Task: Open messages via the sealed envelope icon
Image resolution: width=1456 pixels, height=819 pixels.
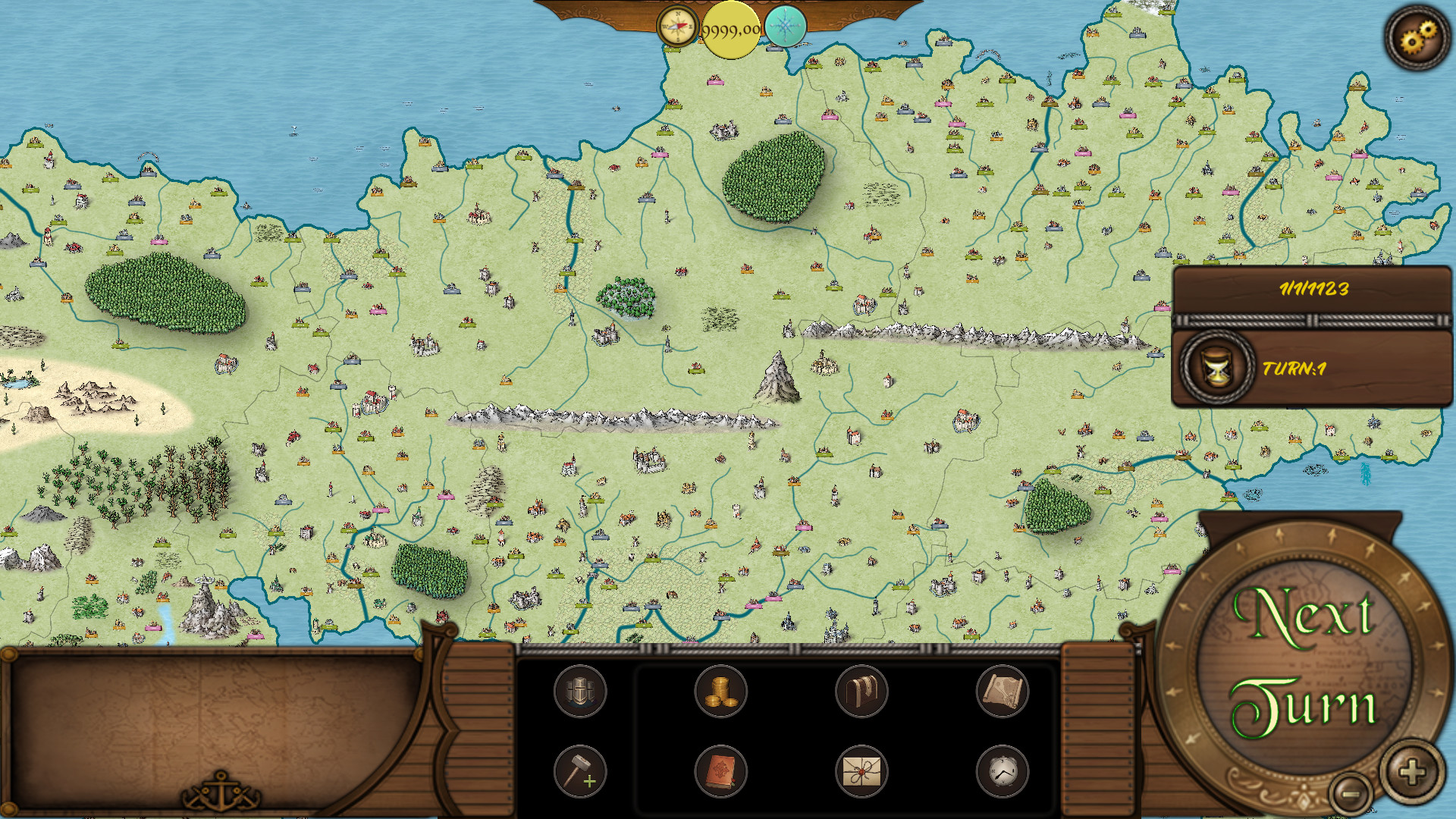Action: click(861, 770)
